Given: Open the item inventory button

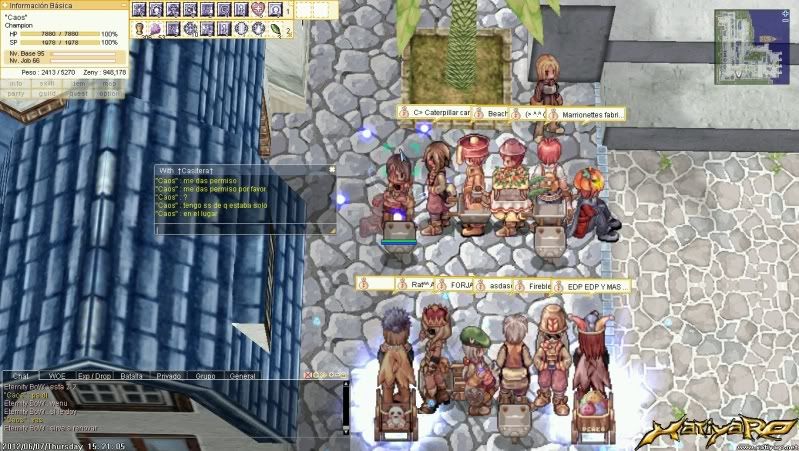Looking at the screenshot, I should 79,84.
